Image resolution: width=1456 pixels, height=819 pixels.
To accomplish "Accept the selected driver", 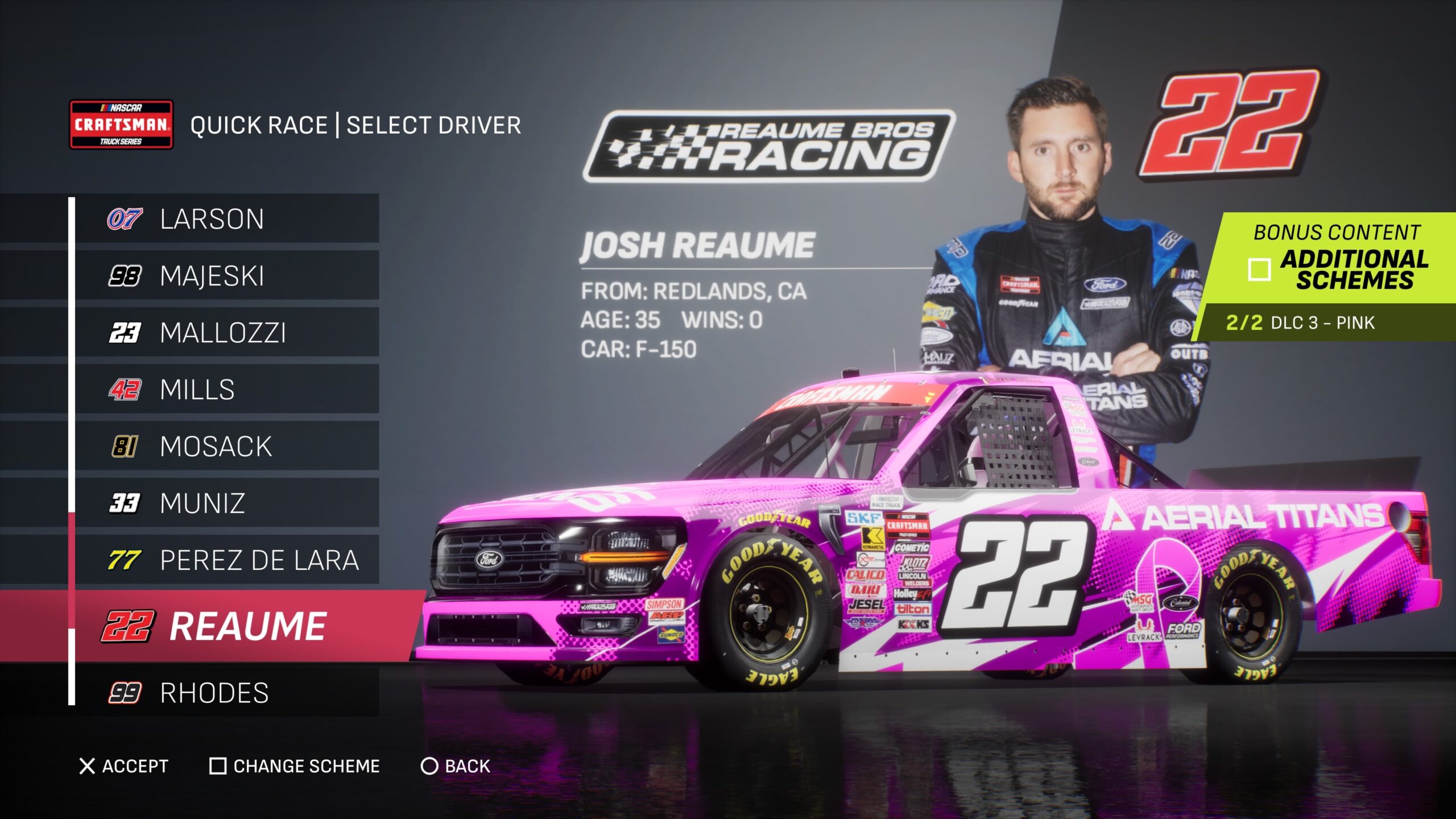I will tap(124, 766).
